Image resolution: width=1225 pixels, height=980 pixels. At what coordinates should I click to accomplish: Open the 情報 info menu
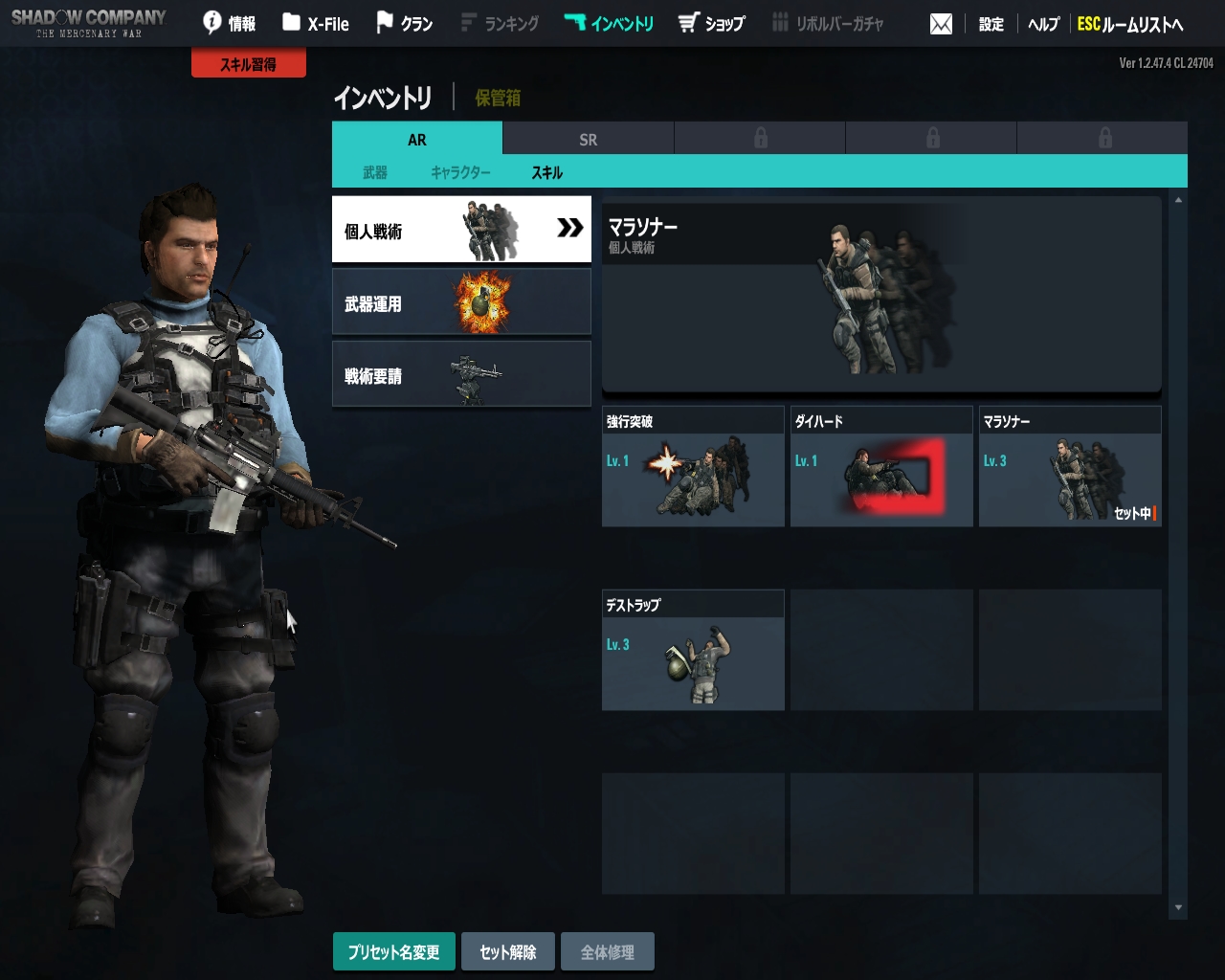pos(230,23)
